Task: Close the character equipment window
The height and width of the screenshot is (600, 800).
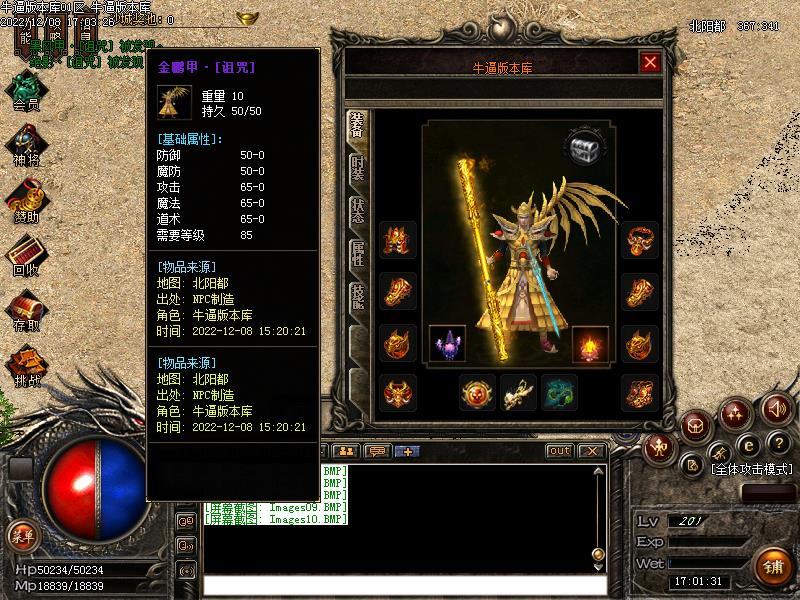Action: click(x=650, y=63)
